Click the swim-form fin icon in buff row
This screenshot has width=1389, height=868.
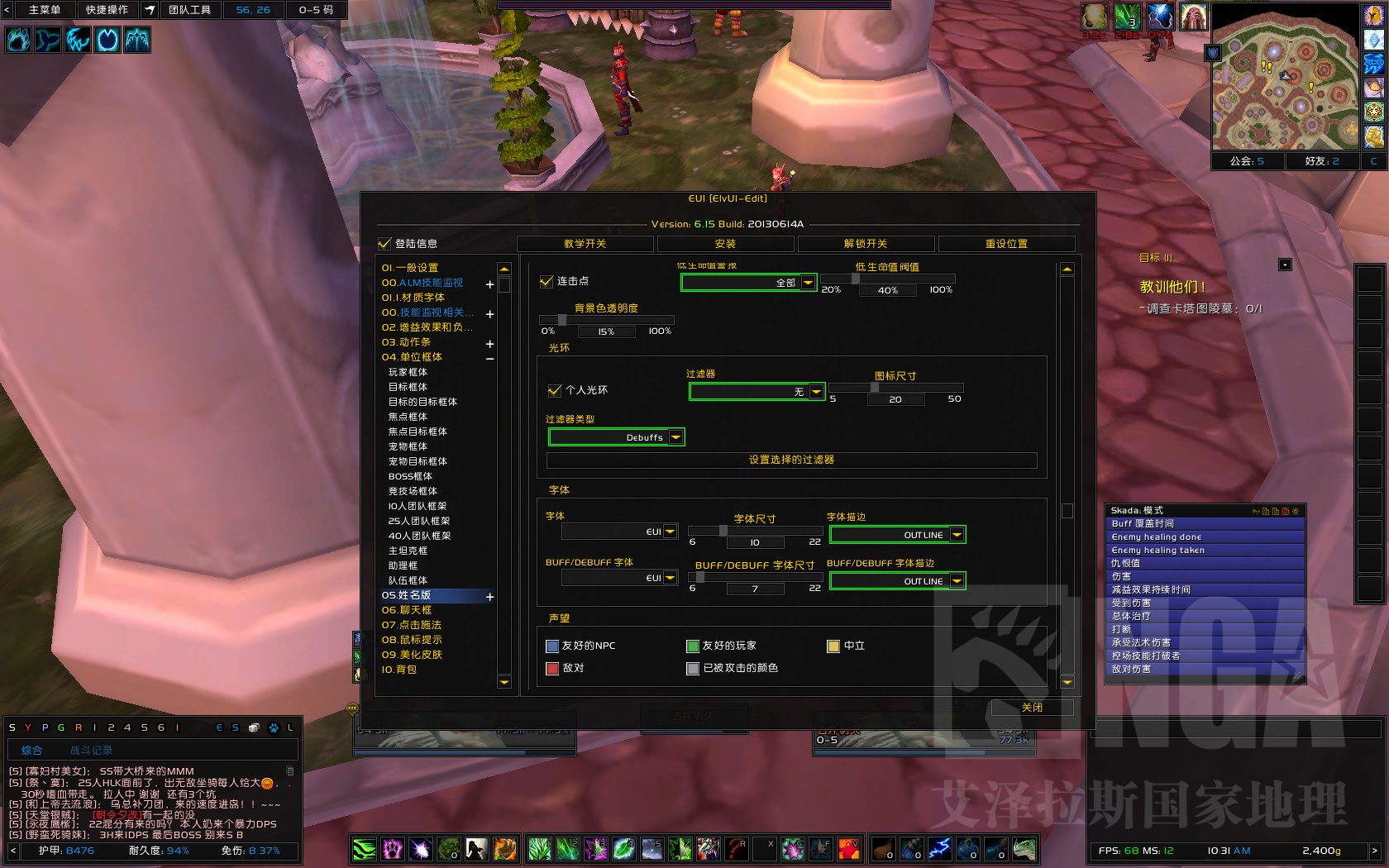(48, 40)
